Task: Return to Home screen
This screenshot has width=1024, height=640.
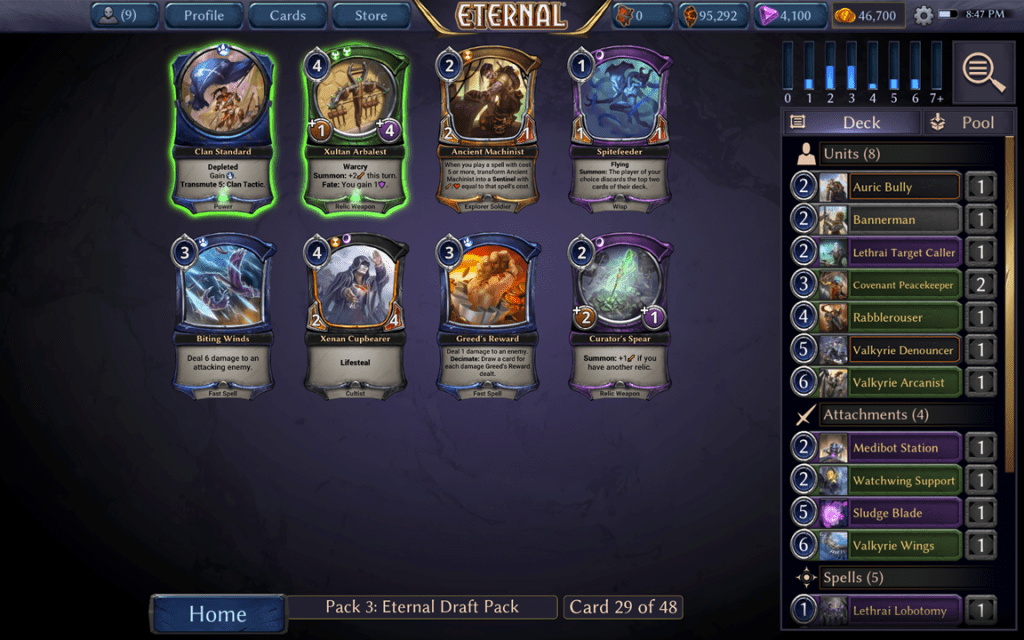Action: 217,614
